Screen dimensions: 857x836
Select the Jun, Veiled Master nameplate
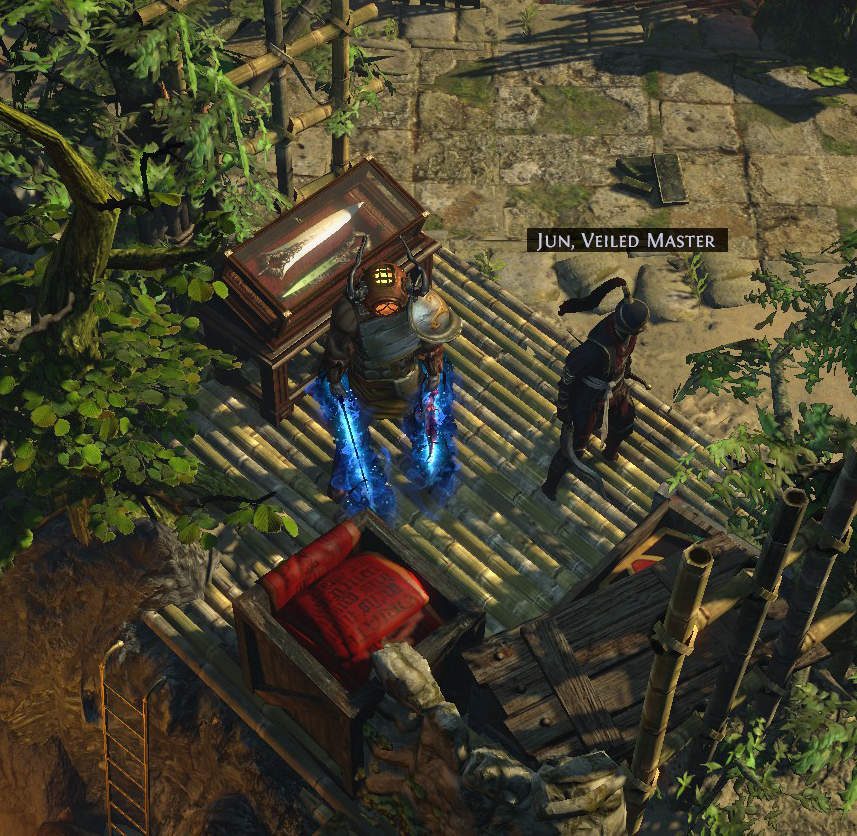[x=627, y=240]
